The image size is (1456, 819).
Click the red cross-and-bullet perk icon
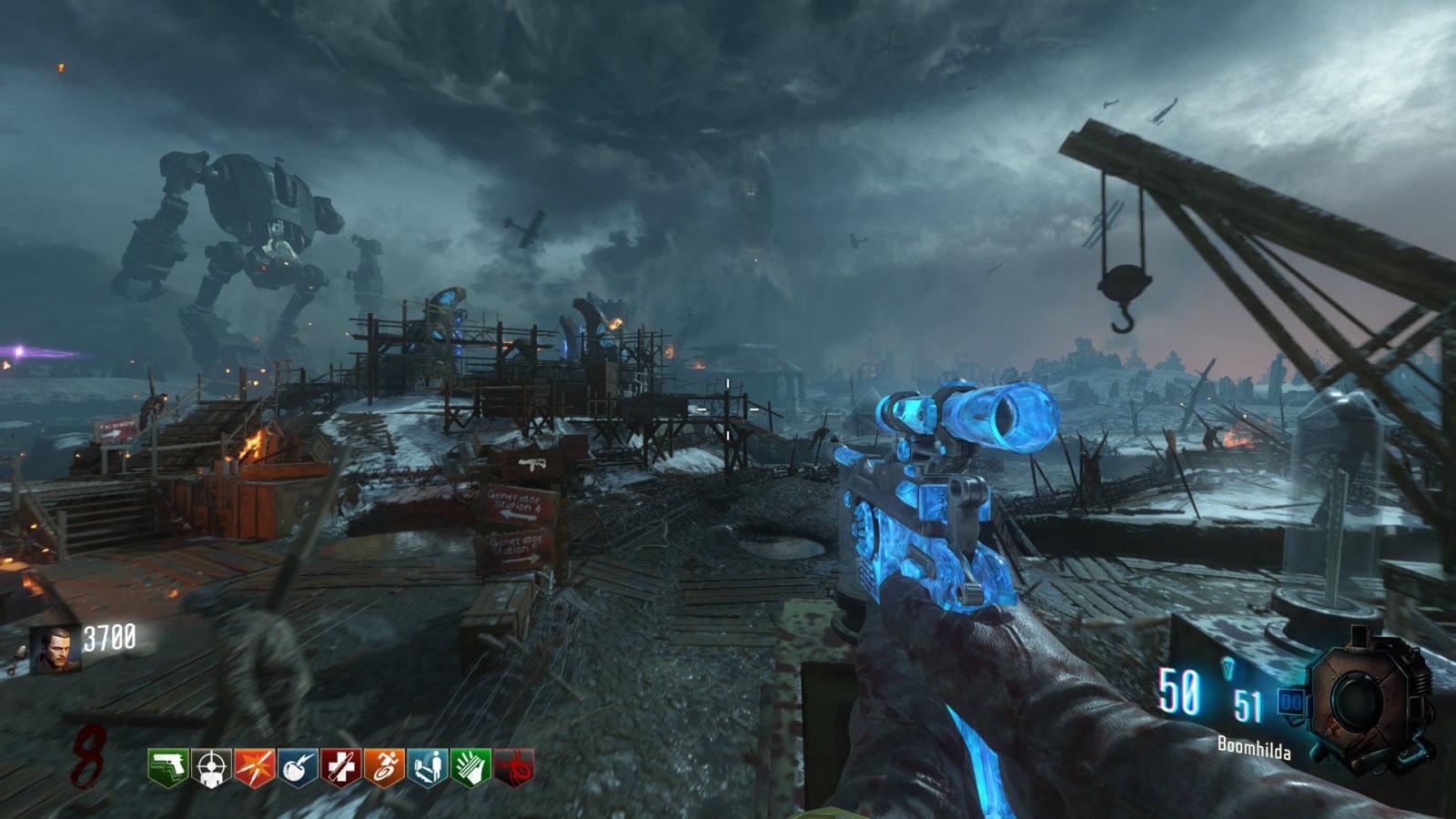[341, 767]
